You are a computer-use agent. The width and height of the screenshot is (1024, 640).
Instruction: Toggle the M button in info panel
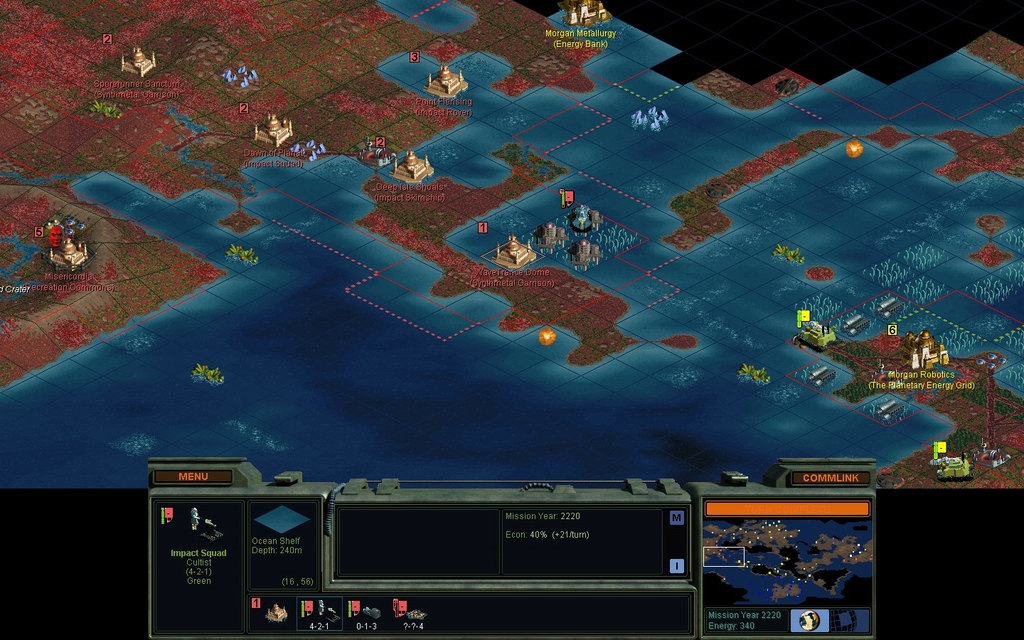(677, 518)
